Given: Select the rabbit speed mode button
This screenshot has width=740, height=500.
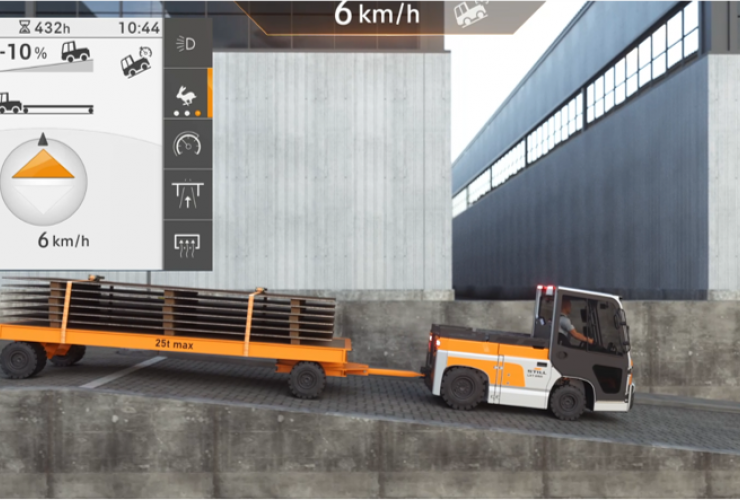Looking at the screenshot, I should [186, 95].
